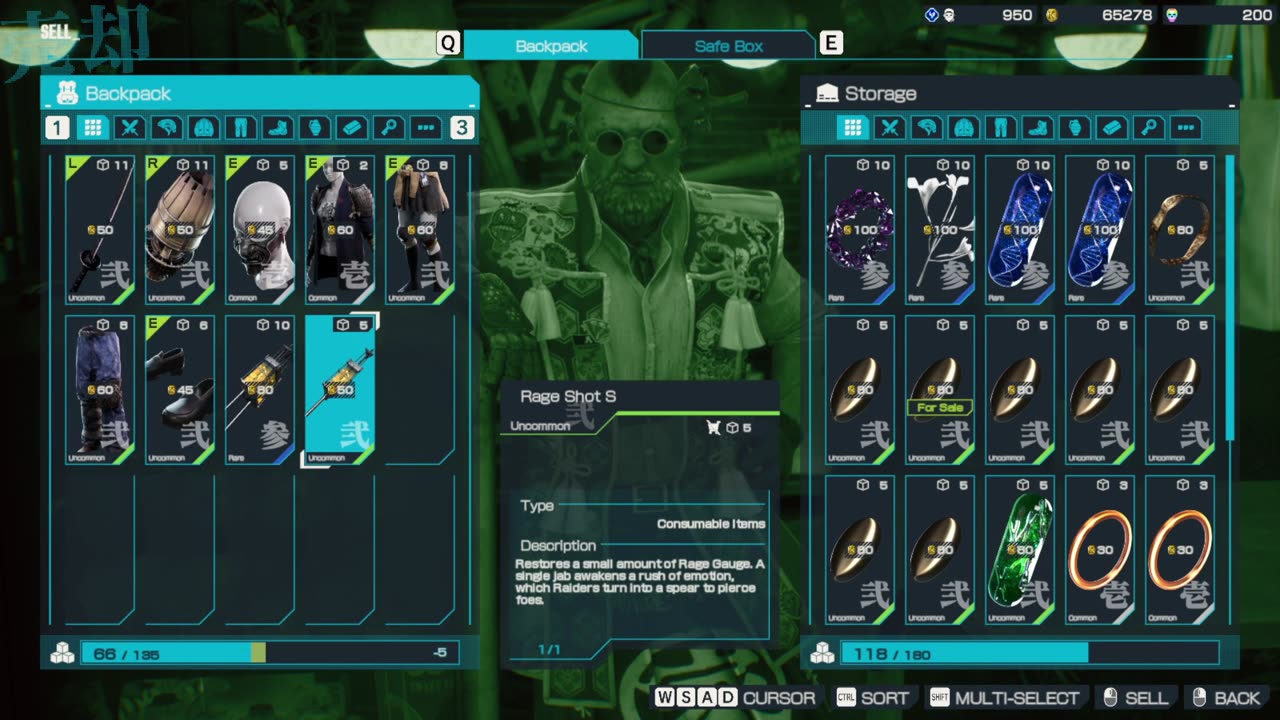Choose the key filter in Backpack
Image resolution: width=1280 pixels, height=720 pixels.
(388, 128)
